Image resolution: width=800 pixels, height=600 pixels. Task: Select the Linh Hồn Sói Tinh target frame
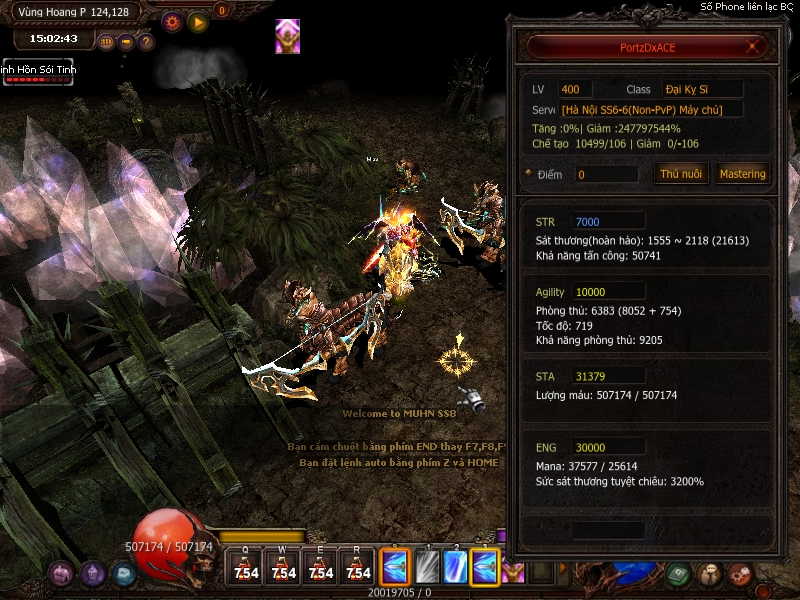tap(37, 72)
